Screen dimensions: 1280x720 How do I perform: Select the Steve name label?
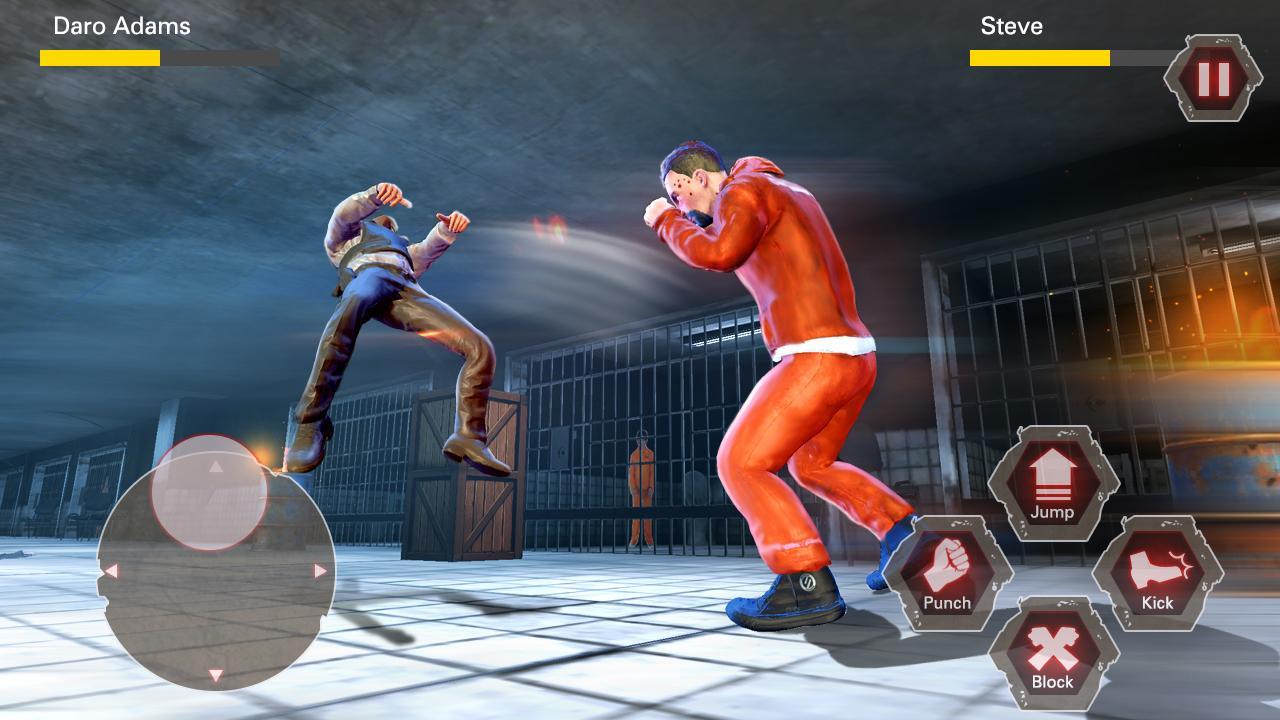coord(1013,27)
